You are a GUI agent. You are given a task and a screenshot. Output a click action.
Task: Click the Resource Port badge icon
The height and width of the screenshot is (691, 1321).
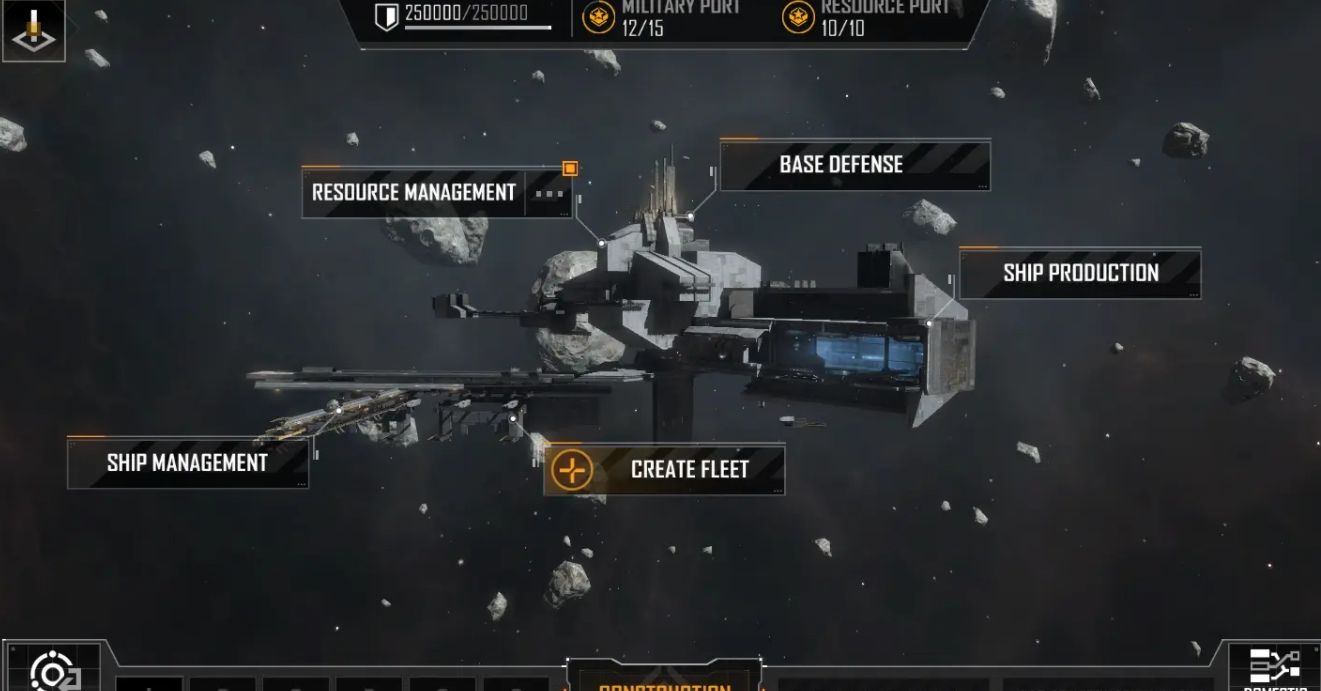pos(798,17)
